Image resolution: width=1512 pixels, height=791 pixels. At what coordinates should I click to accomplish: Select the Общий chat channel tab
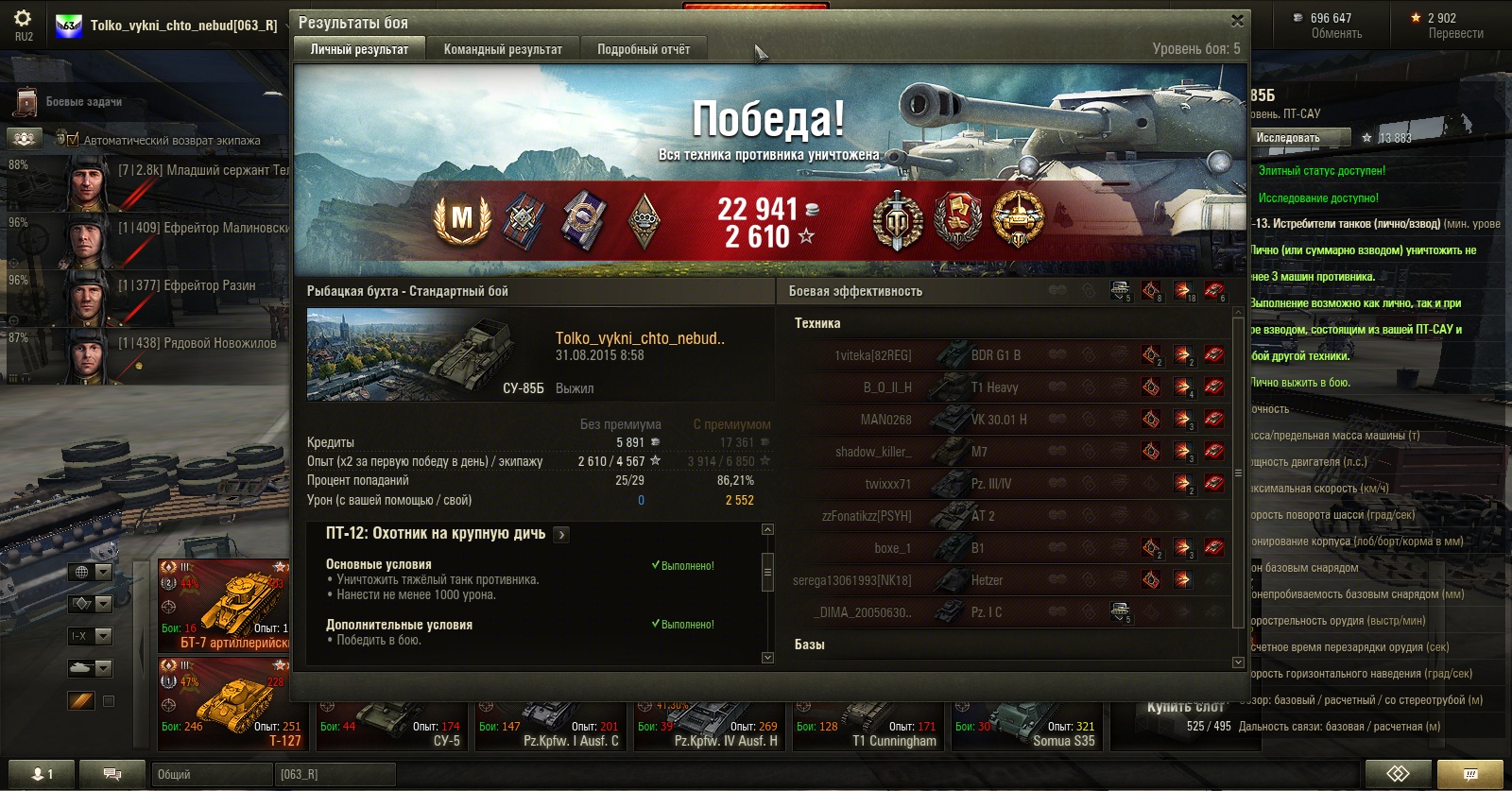click(x=210, y=774)
